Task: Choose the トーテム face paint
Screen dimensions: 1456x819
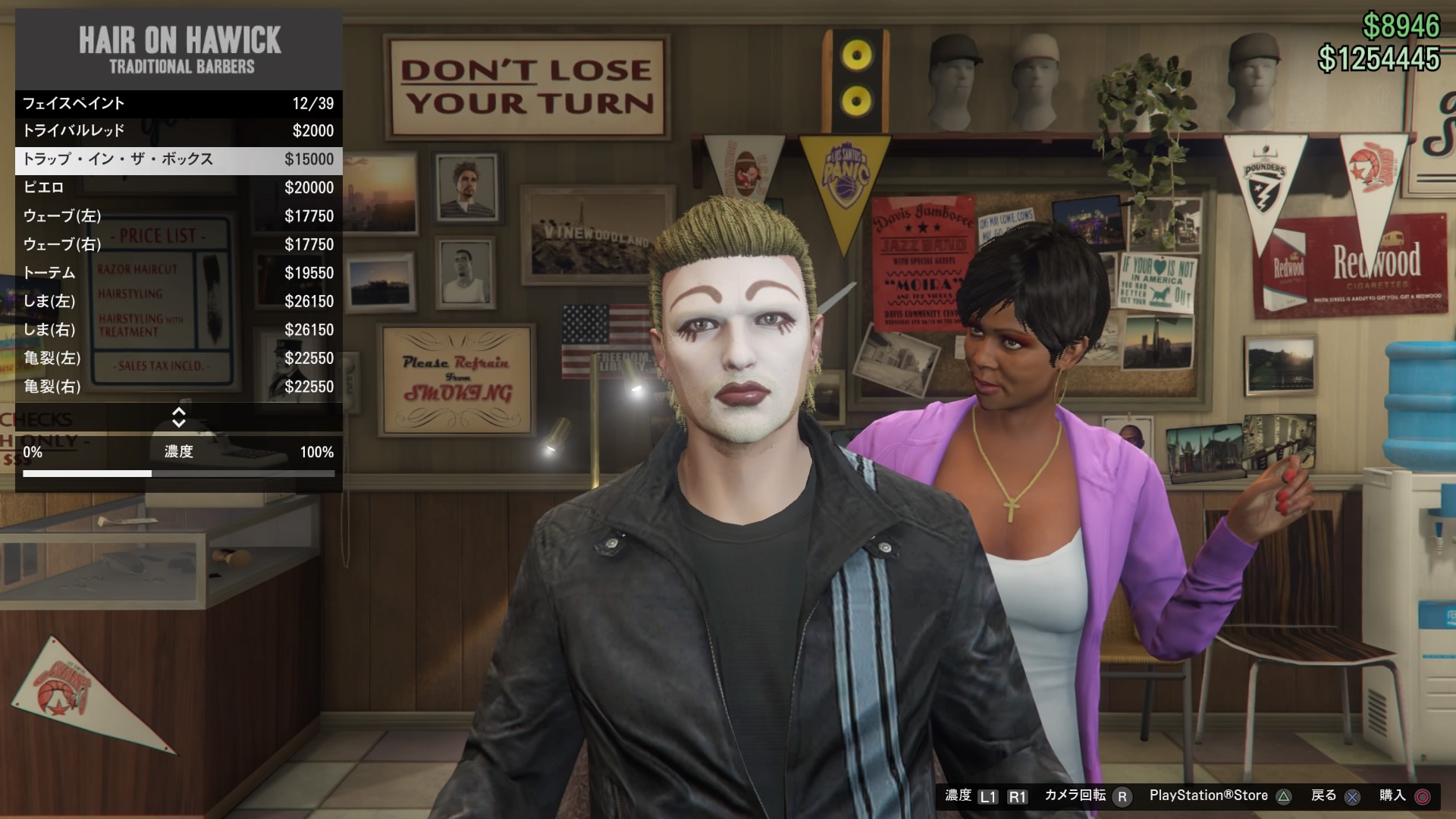Action: (x=178, y=273)
